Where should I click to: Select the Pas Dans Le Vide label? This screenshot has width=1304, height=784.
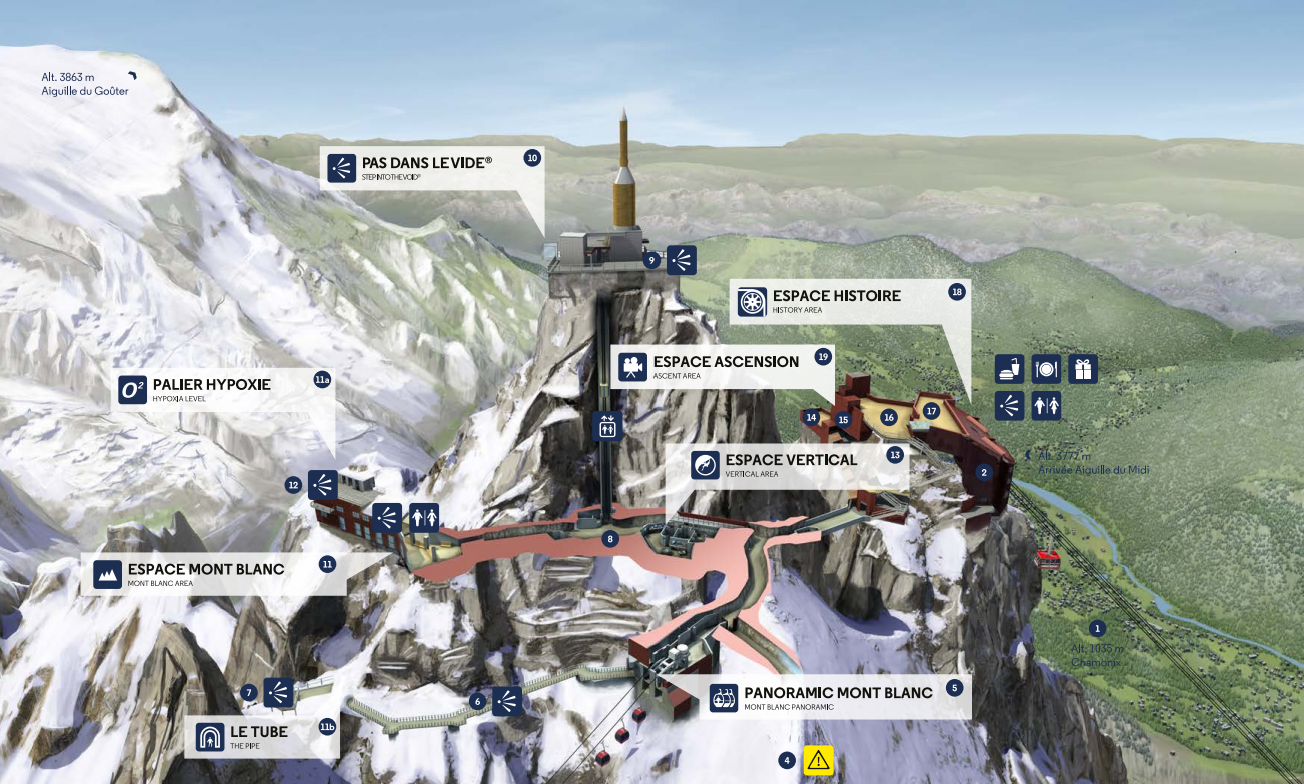tap(427, 166)
